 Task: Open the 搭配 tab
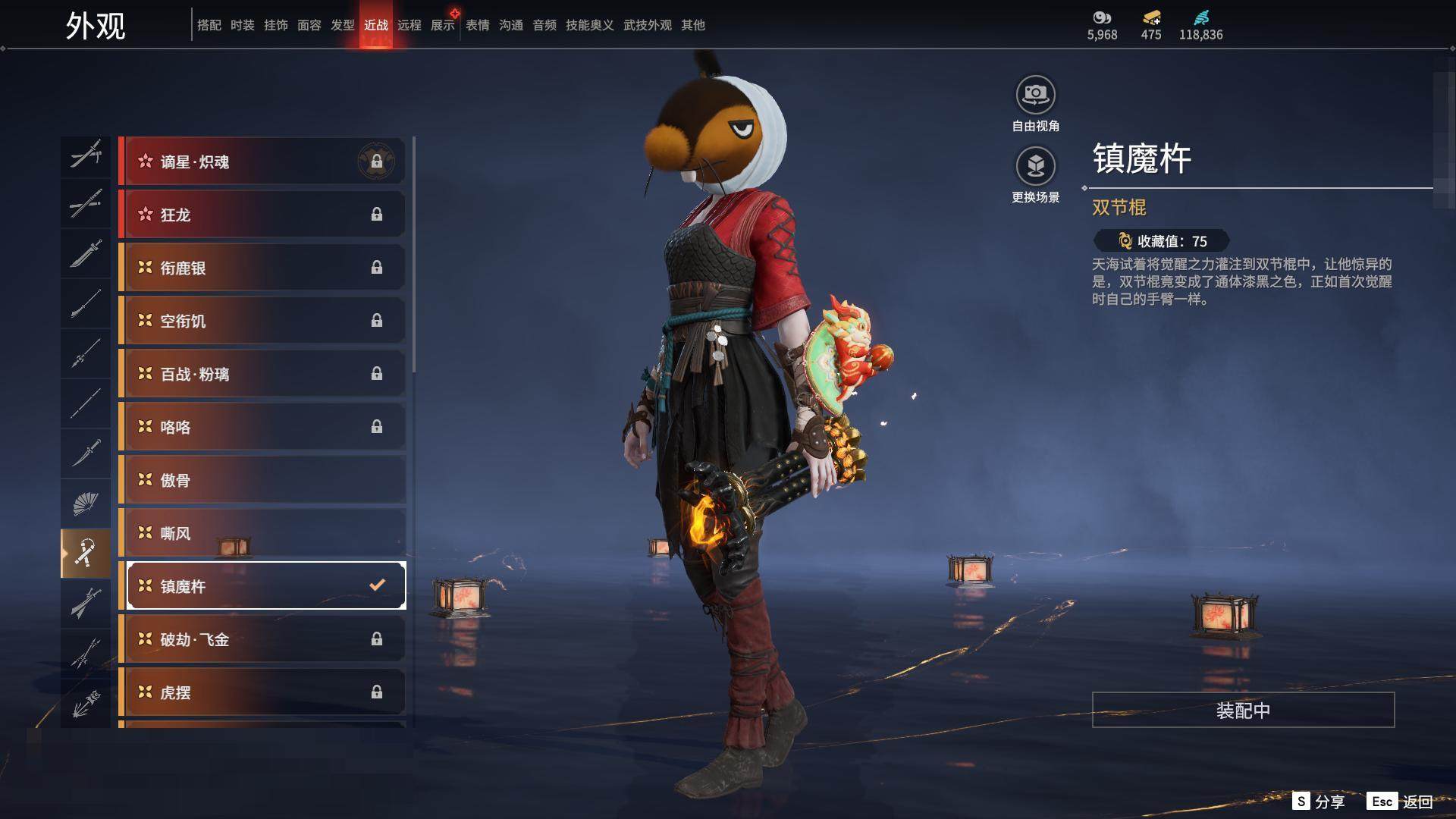[x=209, y=25]
